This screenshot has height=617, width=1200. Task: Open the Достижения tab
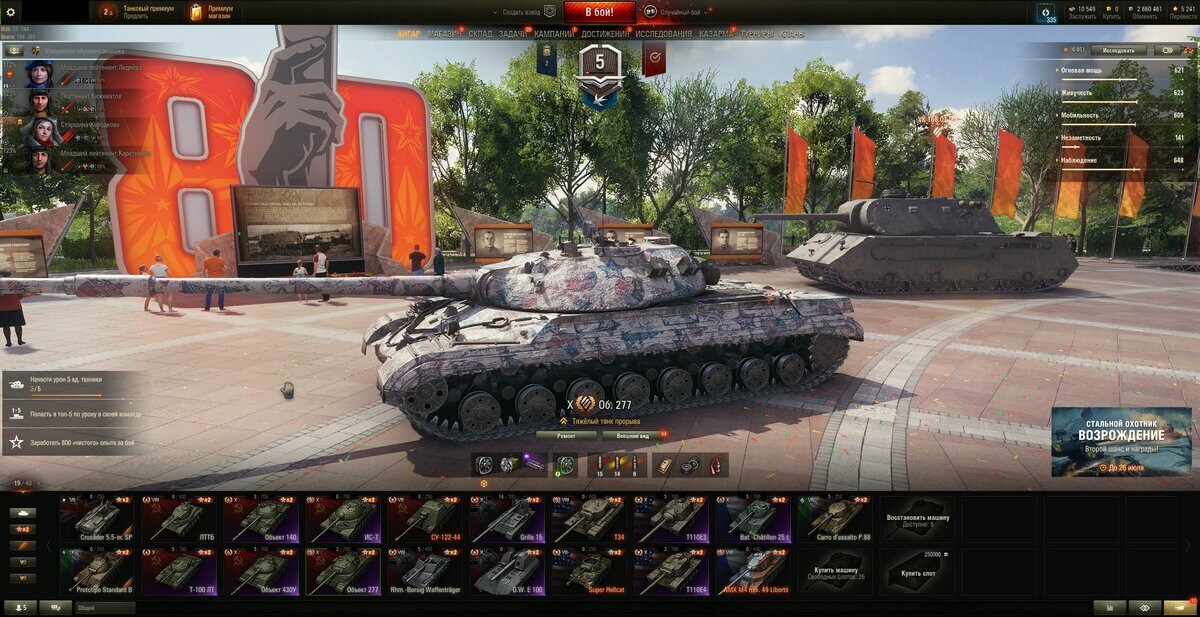(x=605, y=34)
